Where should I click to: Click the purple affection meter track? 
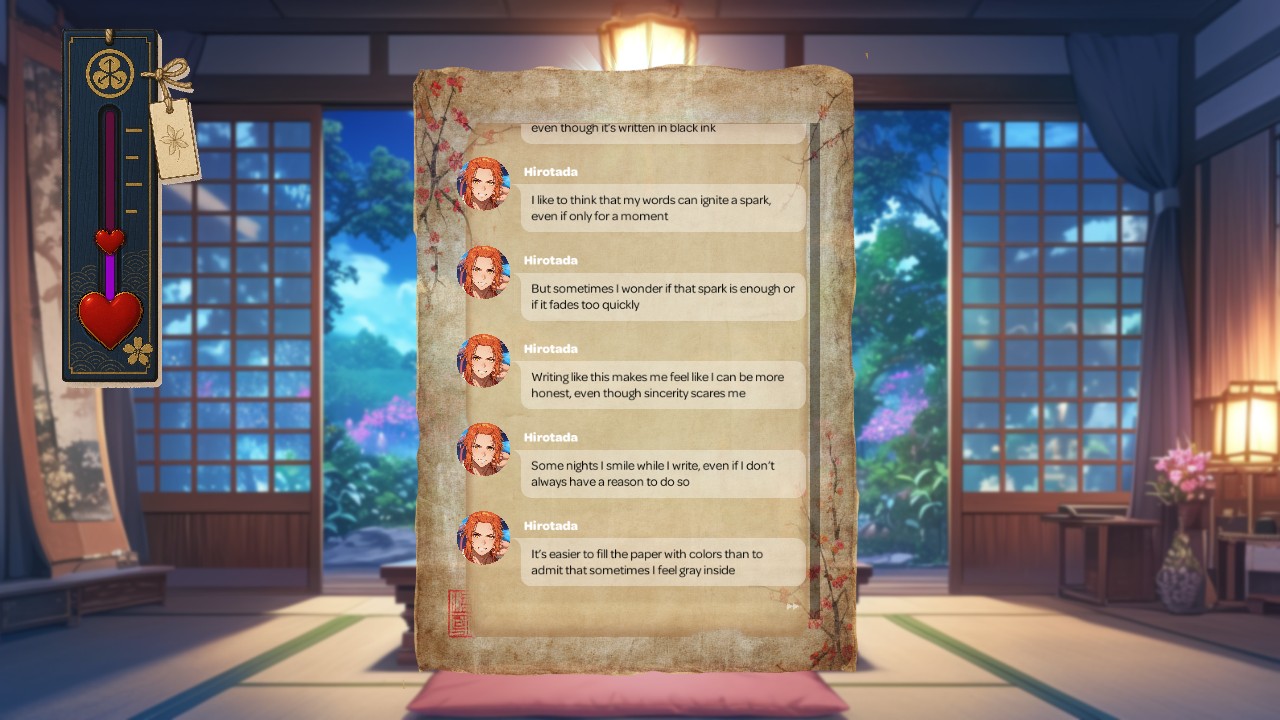click(x=108, y=180)
